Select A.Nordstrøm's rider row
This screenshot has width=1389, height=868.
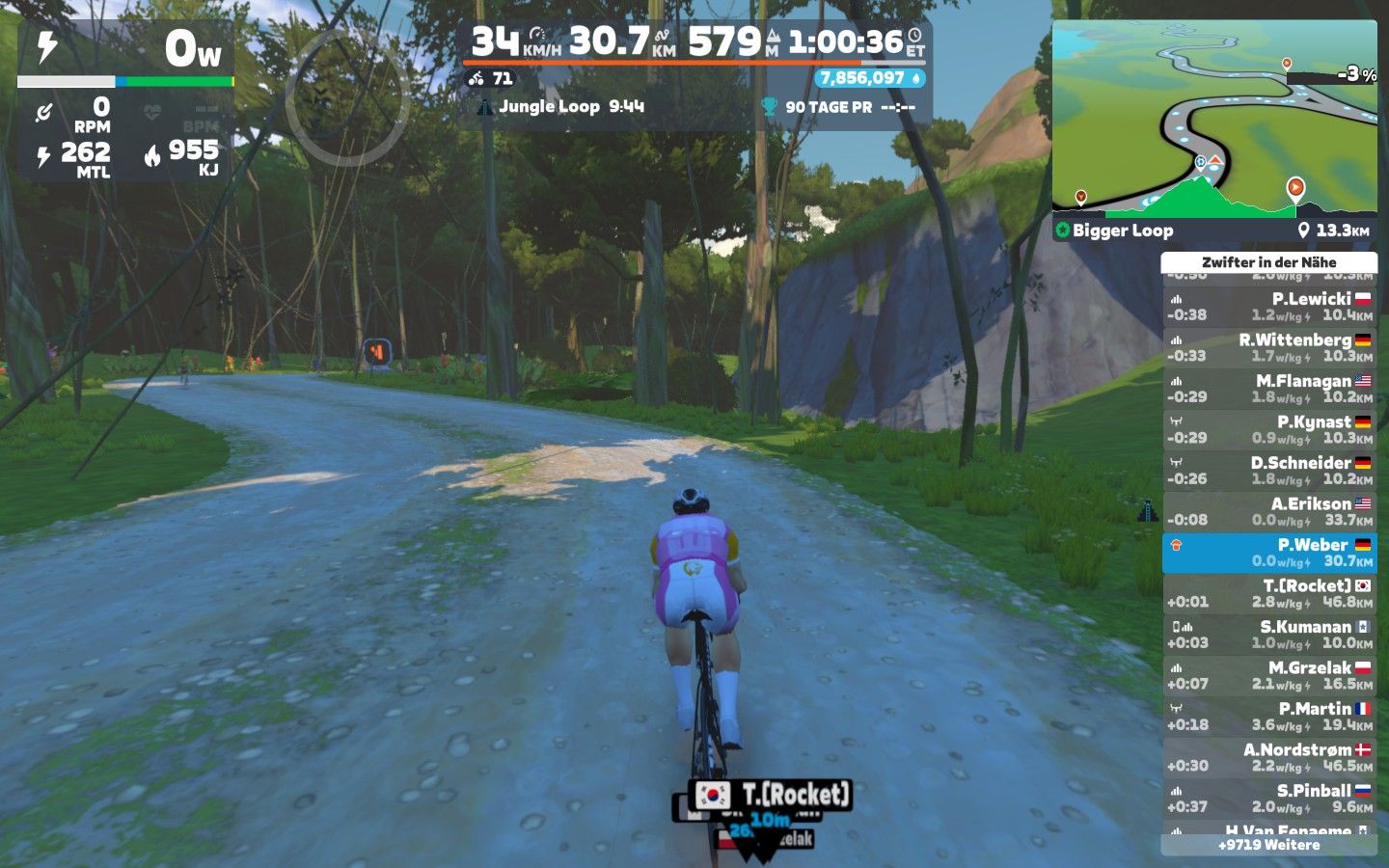[x=1268, y=758]
